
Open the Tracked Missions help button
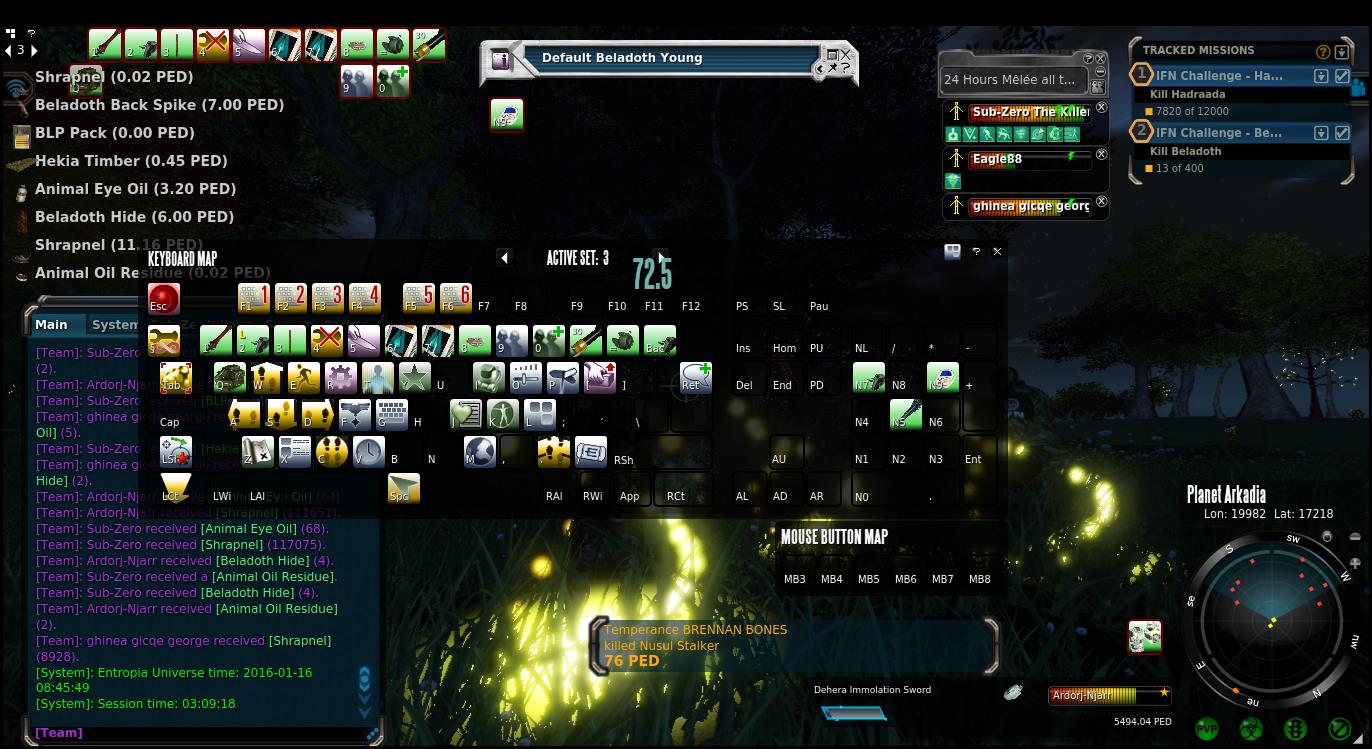tap(1323, 52)
